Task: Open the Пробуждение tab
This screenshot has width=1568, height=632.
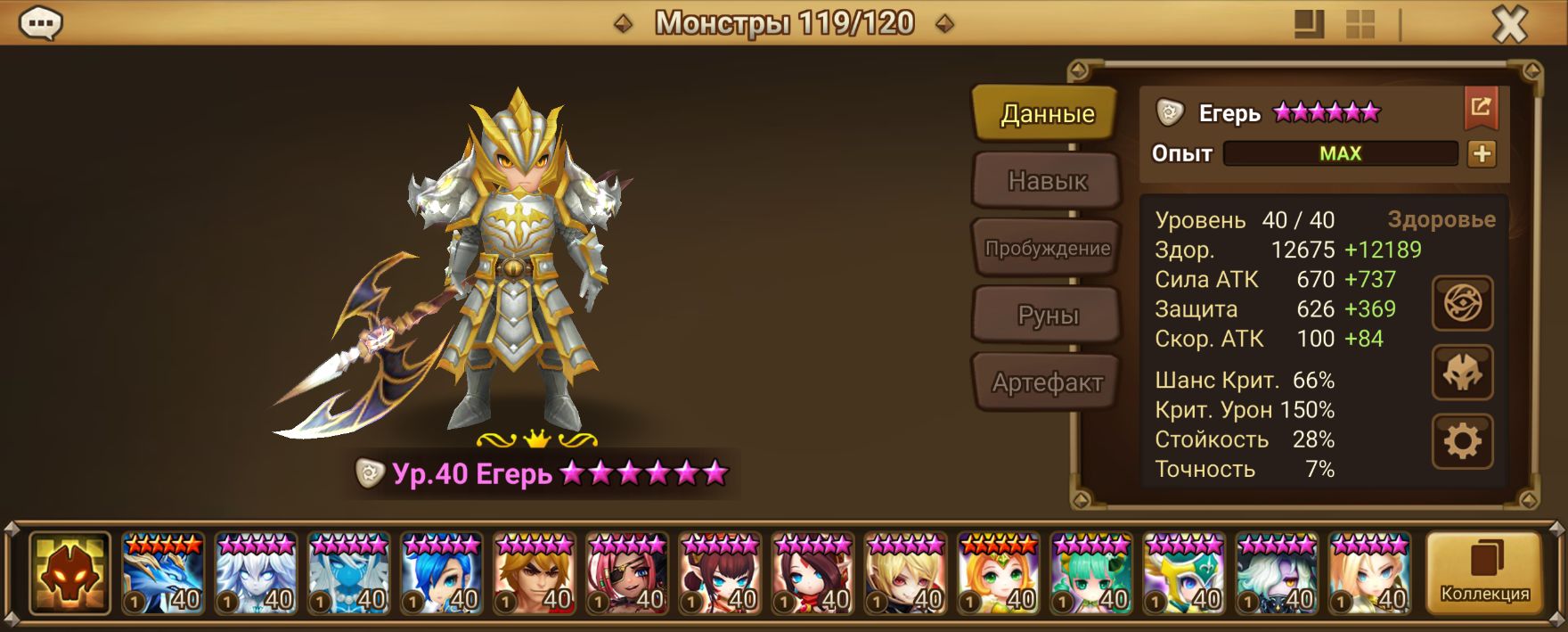Action: point(1047,249)
